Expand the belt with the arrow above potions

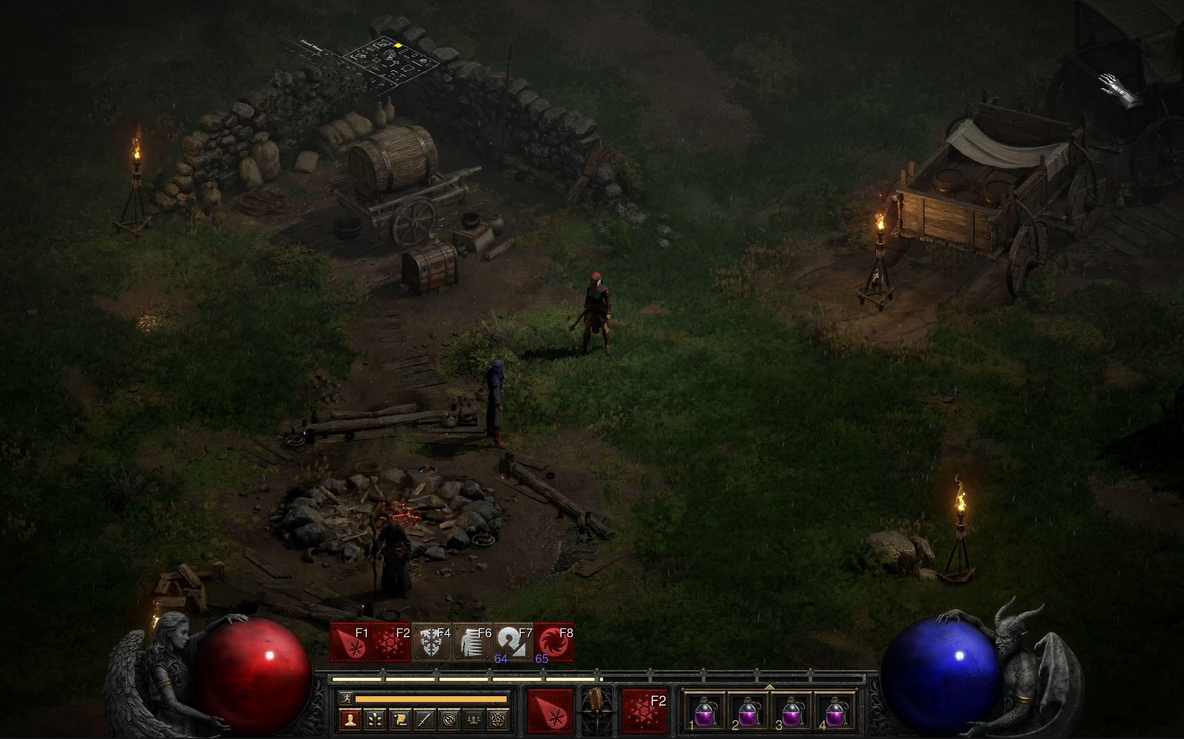click(769, 687)
